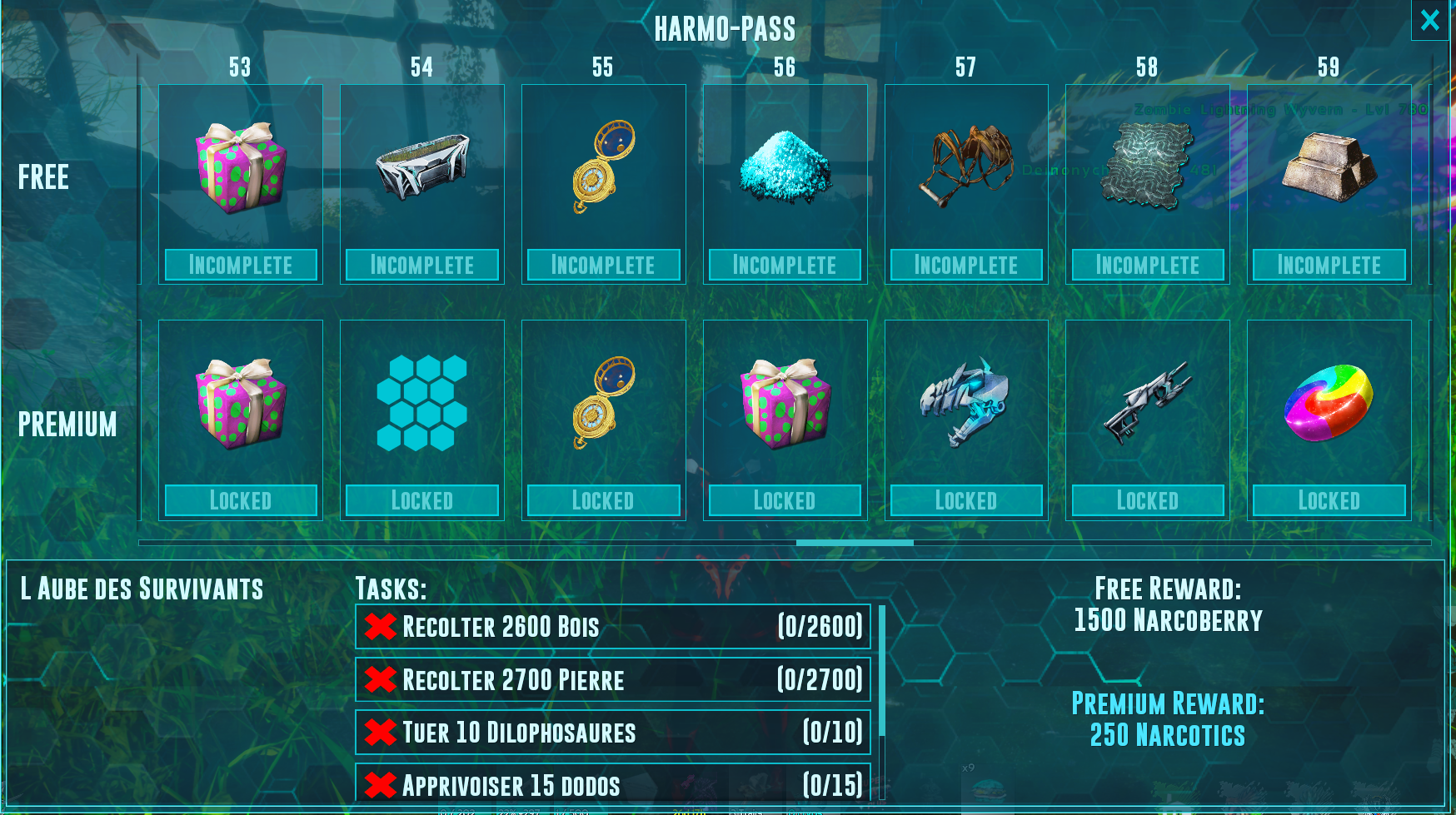
Task: Select the level 57 premium tek helmet reward
Action: [966, 404]
